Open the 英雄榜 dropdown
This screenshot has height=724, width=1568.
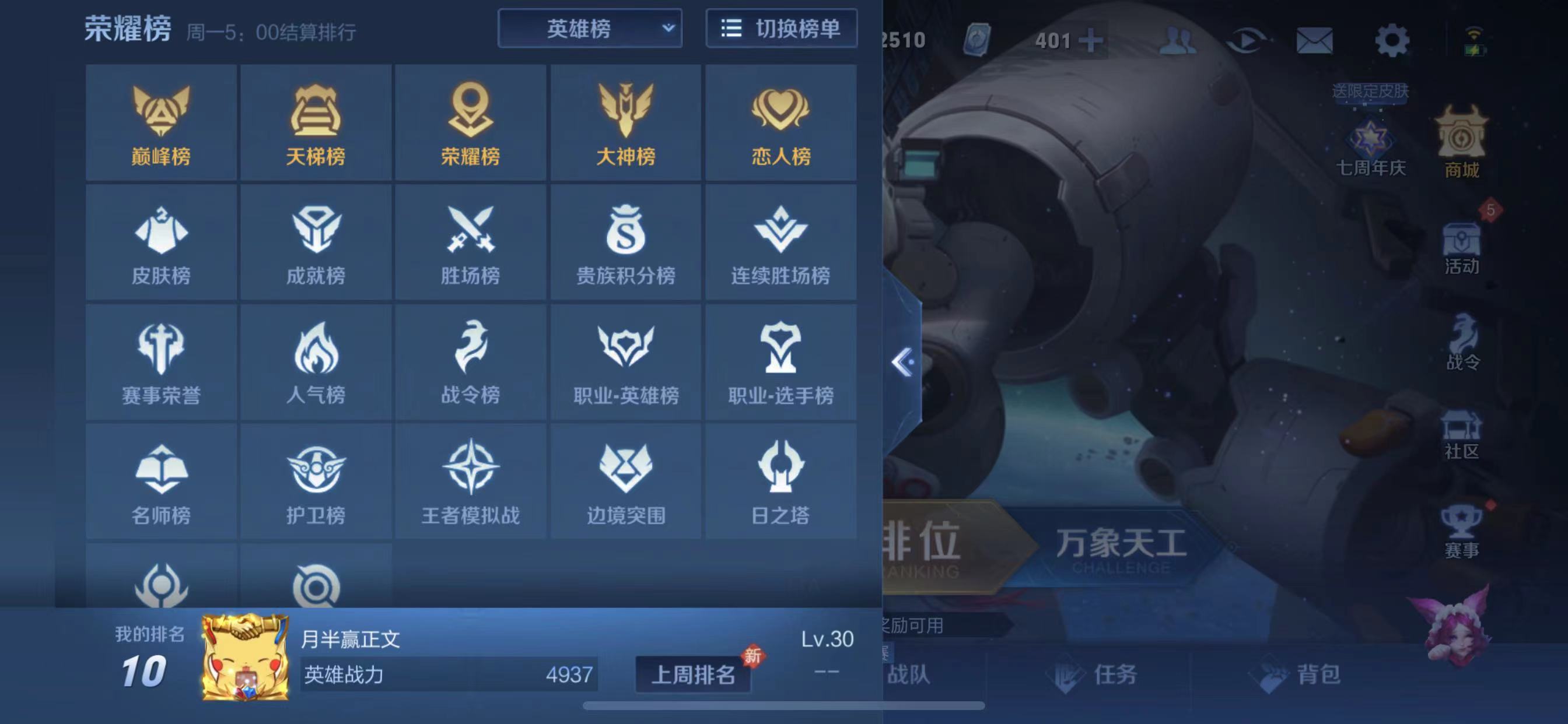pyautogui.click(x=589, y=29)
